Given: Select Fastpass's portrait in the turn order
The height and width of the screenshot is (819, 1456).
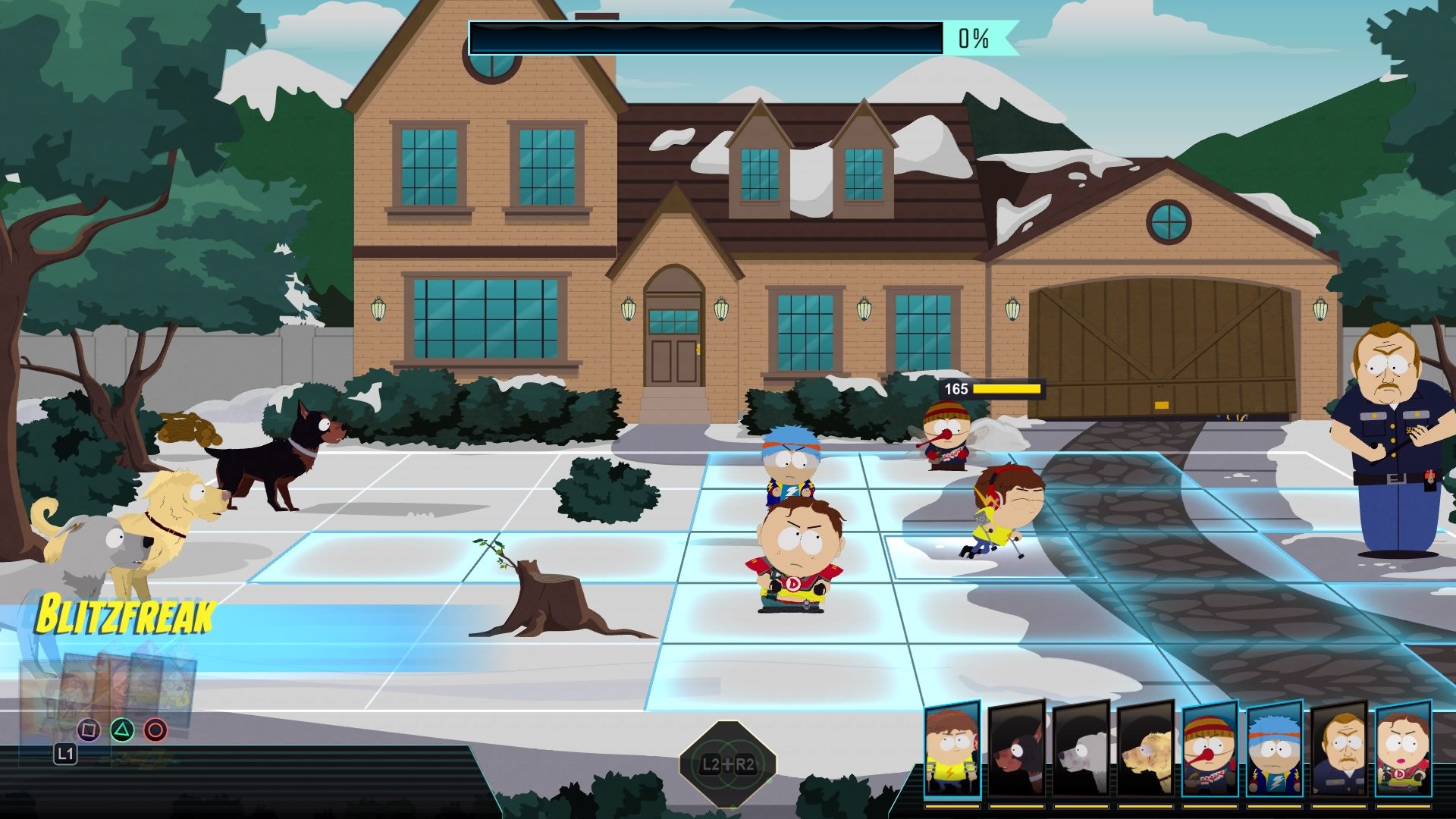Looking at the screenshot, I should click(952, 749).
